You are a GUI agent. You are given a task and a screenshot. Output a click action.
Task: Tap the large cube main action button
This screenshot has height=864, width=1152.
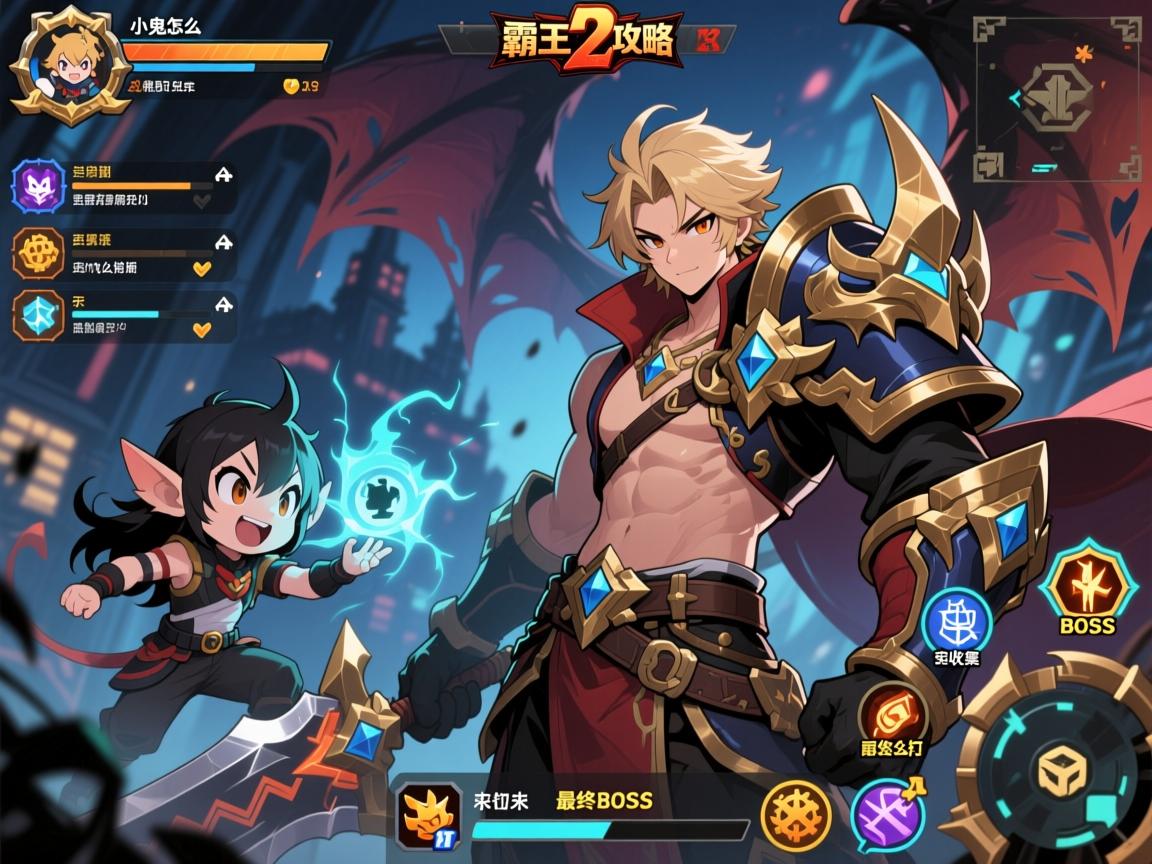[x=1057, y=772]
